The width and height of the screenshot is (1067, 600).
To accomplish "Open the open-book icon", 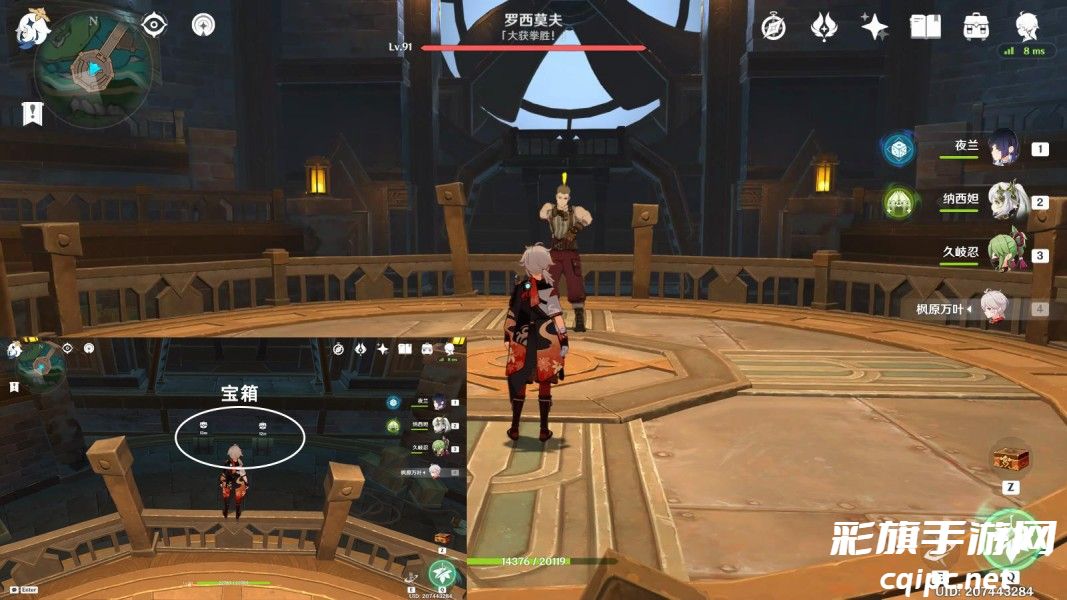I will tap(925, 27).
